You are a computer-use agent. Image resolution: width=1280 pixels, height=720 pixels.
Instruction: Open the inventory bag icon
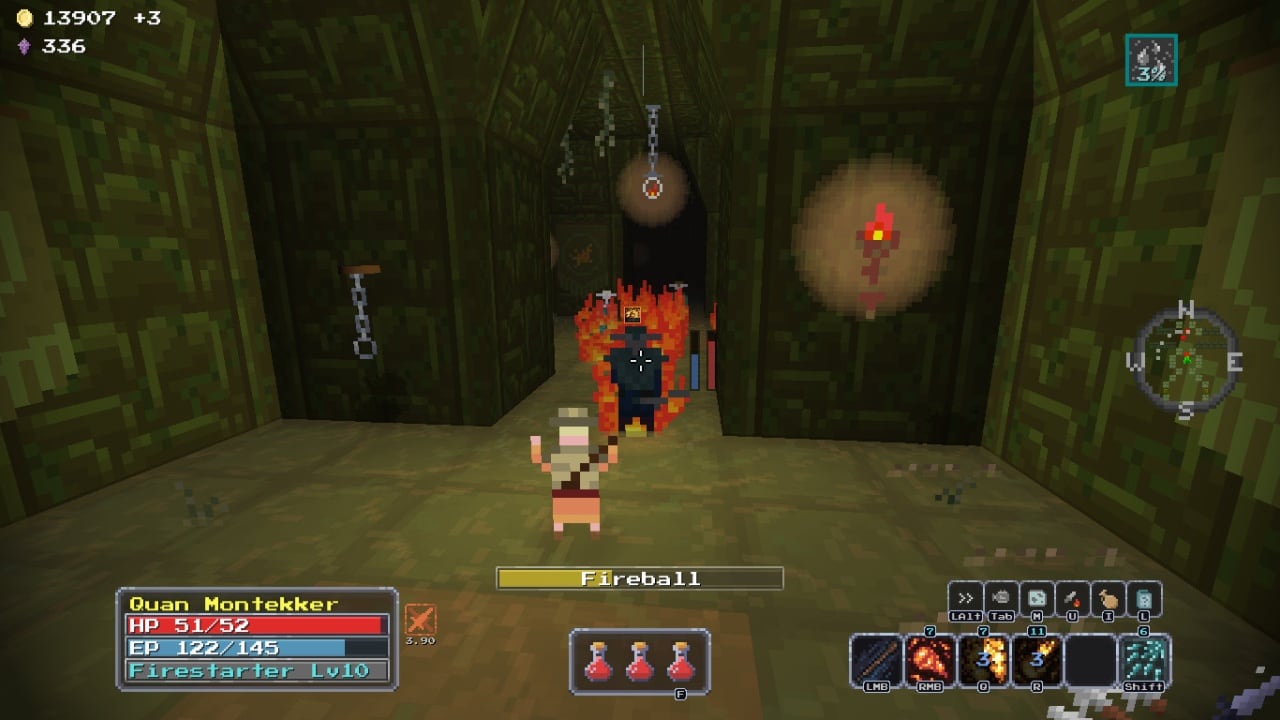coord(1108,598)
